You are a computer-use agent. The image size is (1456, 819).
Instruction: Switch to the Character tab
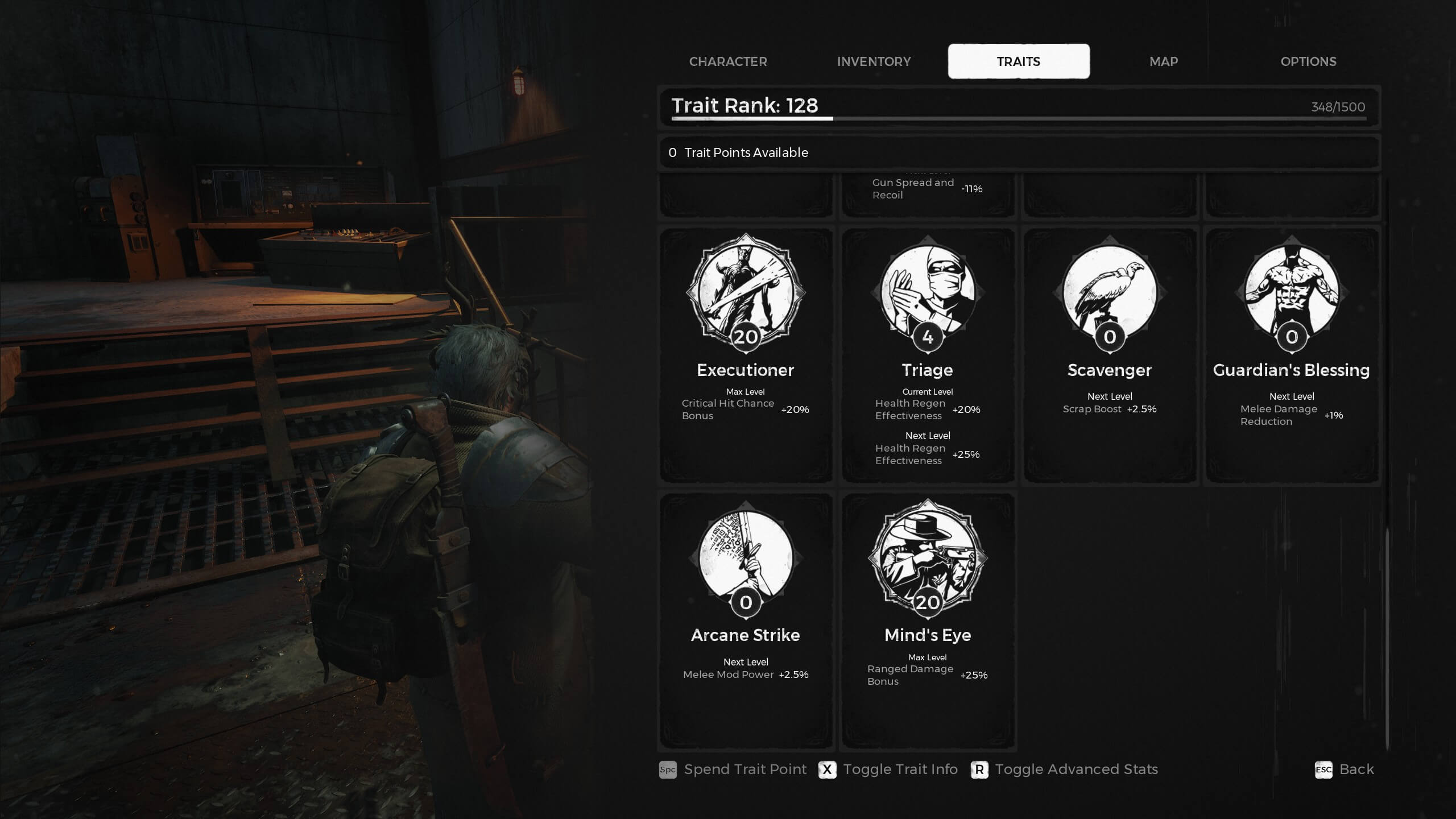coord(728,61)
